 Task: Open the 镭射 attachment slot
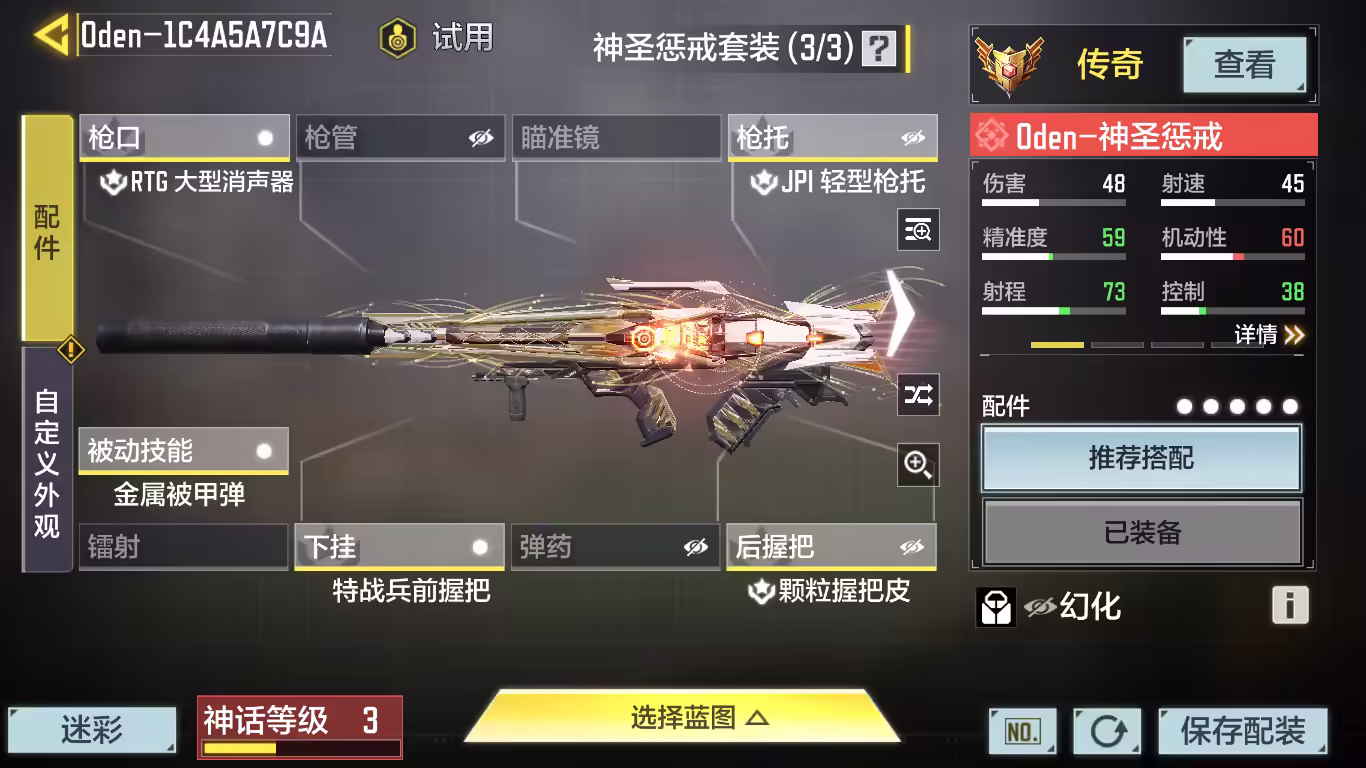tap(183, 547)
